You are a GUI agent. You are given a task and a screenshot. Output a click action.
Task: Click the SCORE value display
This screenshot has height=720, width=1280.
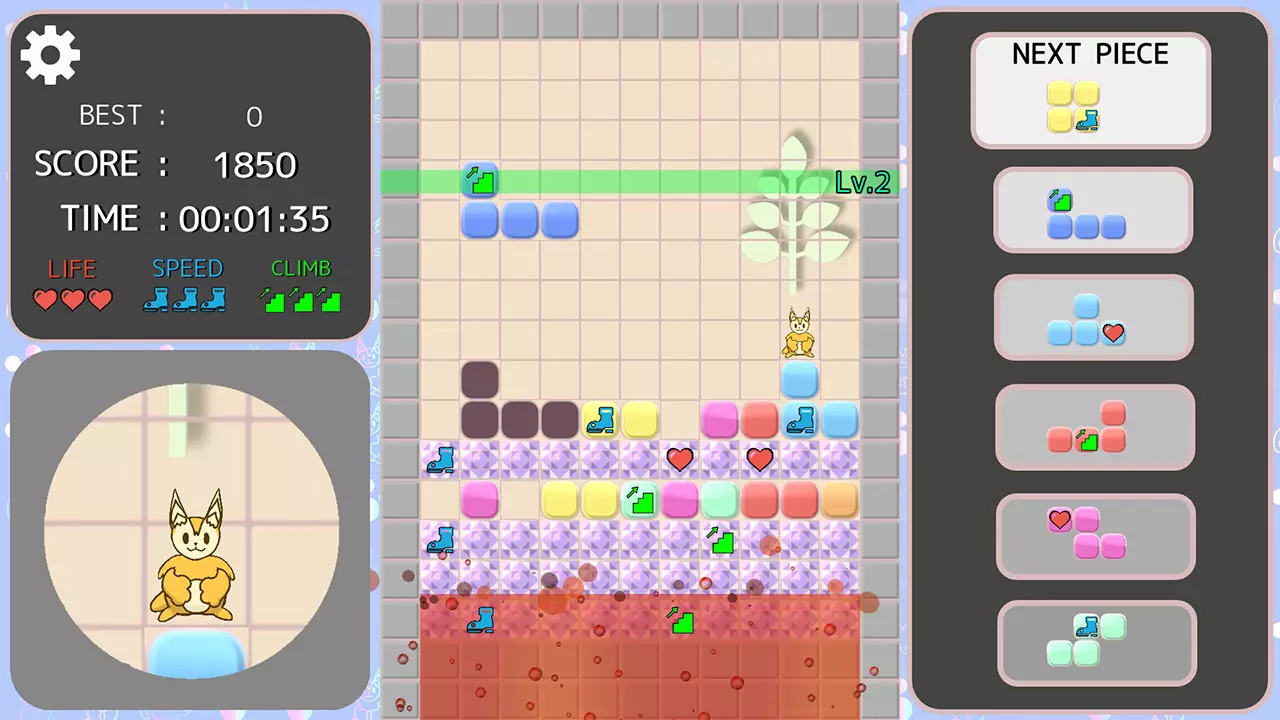(255, 164)
